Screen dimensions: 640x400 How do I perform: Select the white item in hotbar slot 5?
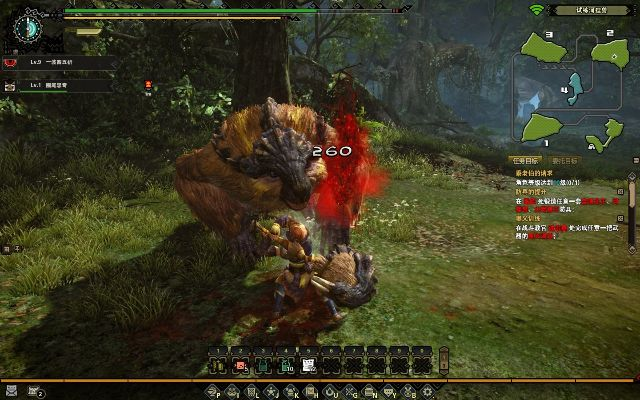click(309, 365)
